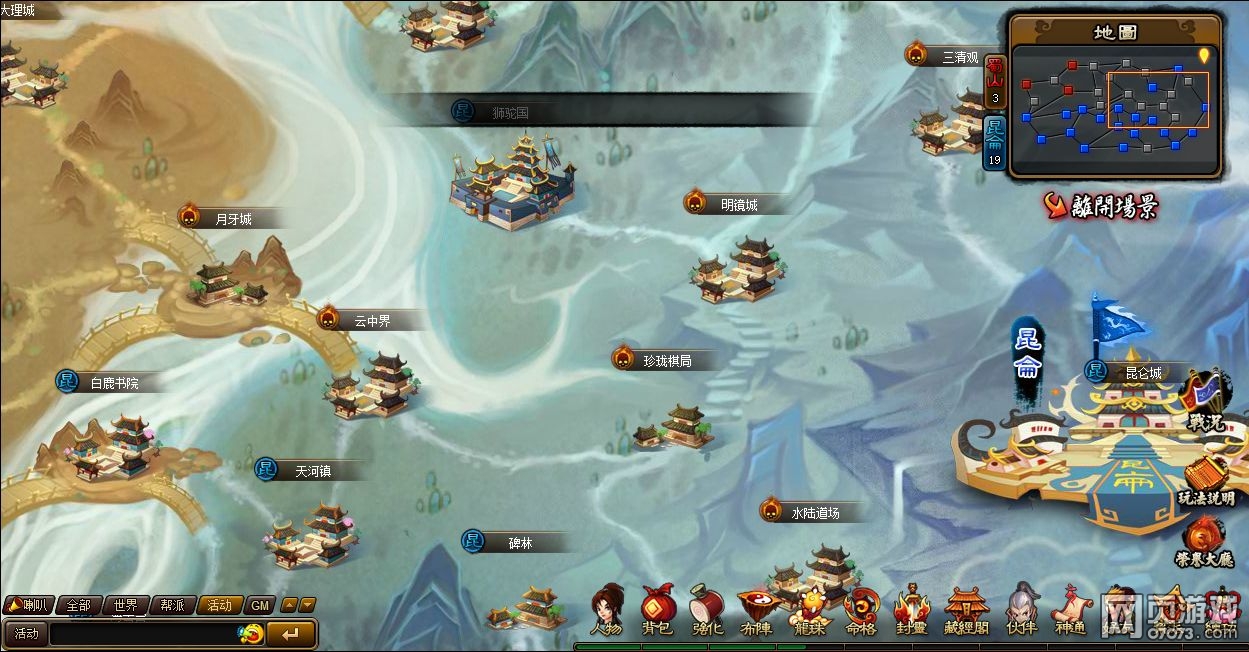1249x652 pixels.
Task: Open the 藏經閣 scripture pavilion
Action: [967, 608]
